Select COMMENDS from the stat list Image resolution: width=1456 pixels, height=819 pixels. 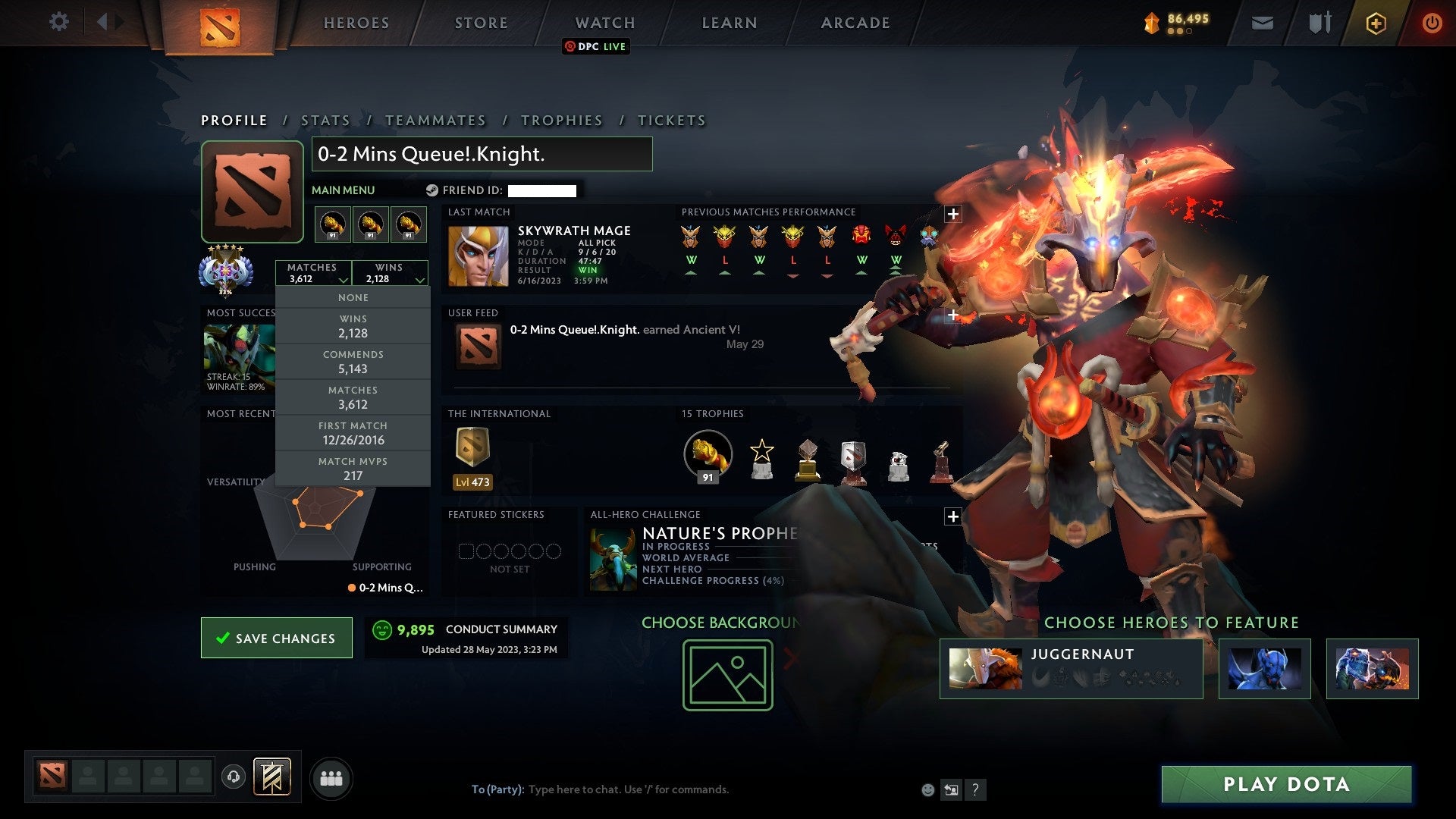353,362
